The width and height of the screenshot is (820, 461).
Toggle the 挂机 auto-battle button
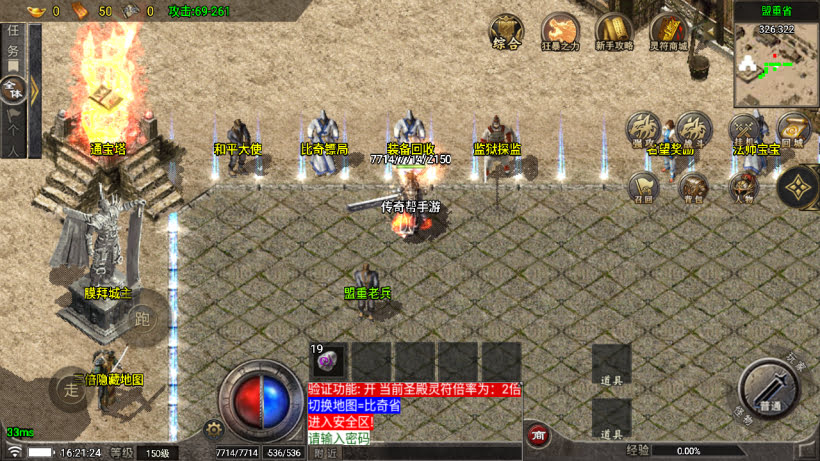point(744,129)
